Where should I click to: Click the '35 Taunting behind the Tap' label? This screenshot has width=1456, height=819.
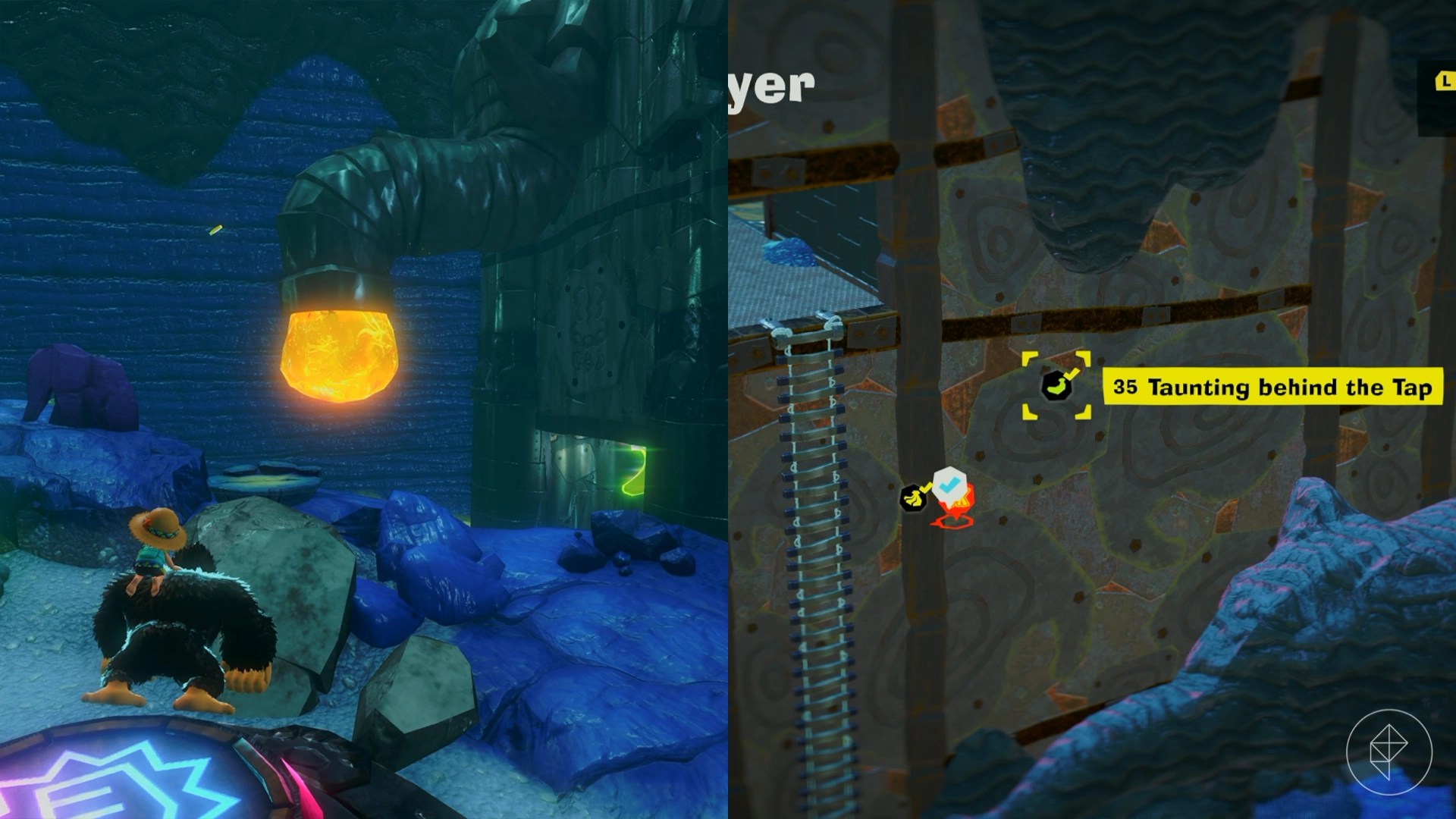(1271, 388)
